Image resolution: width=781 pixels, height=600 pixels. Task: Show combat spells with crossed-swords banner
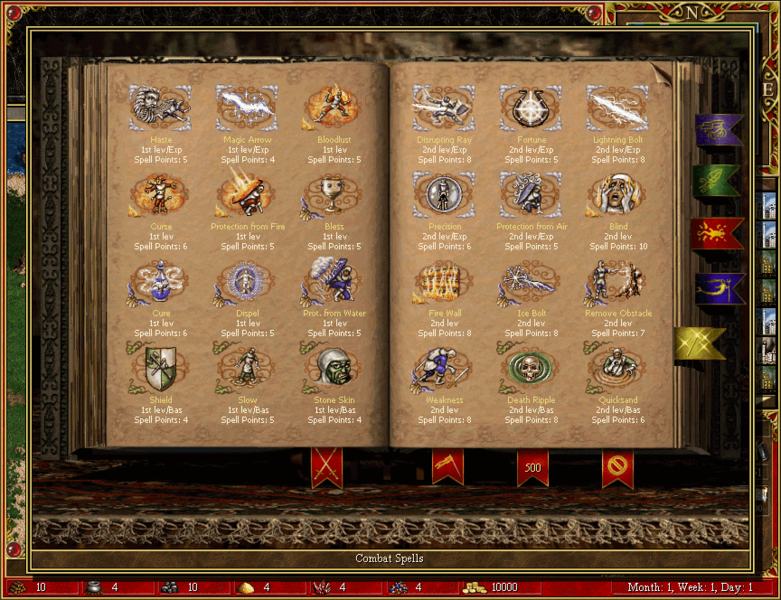pos(326,466)
